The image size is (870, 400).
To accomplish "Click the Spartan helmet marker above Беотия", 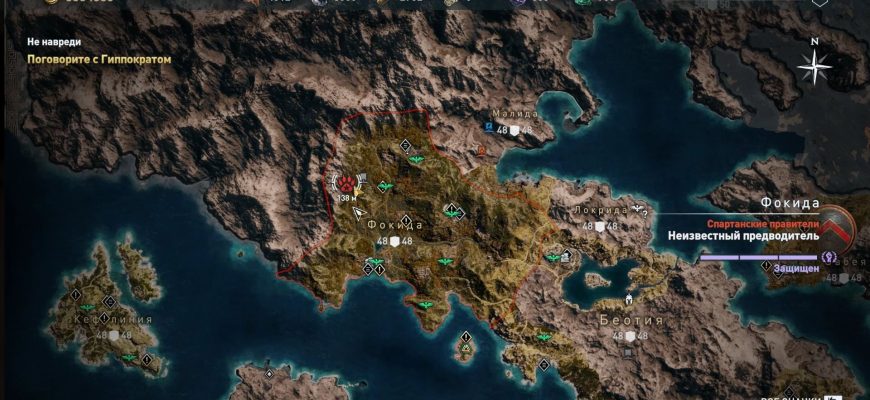I will click(x=629, y=298).
